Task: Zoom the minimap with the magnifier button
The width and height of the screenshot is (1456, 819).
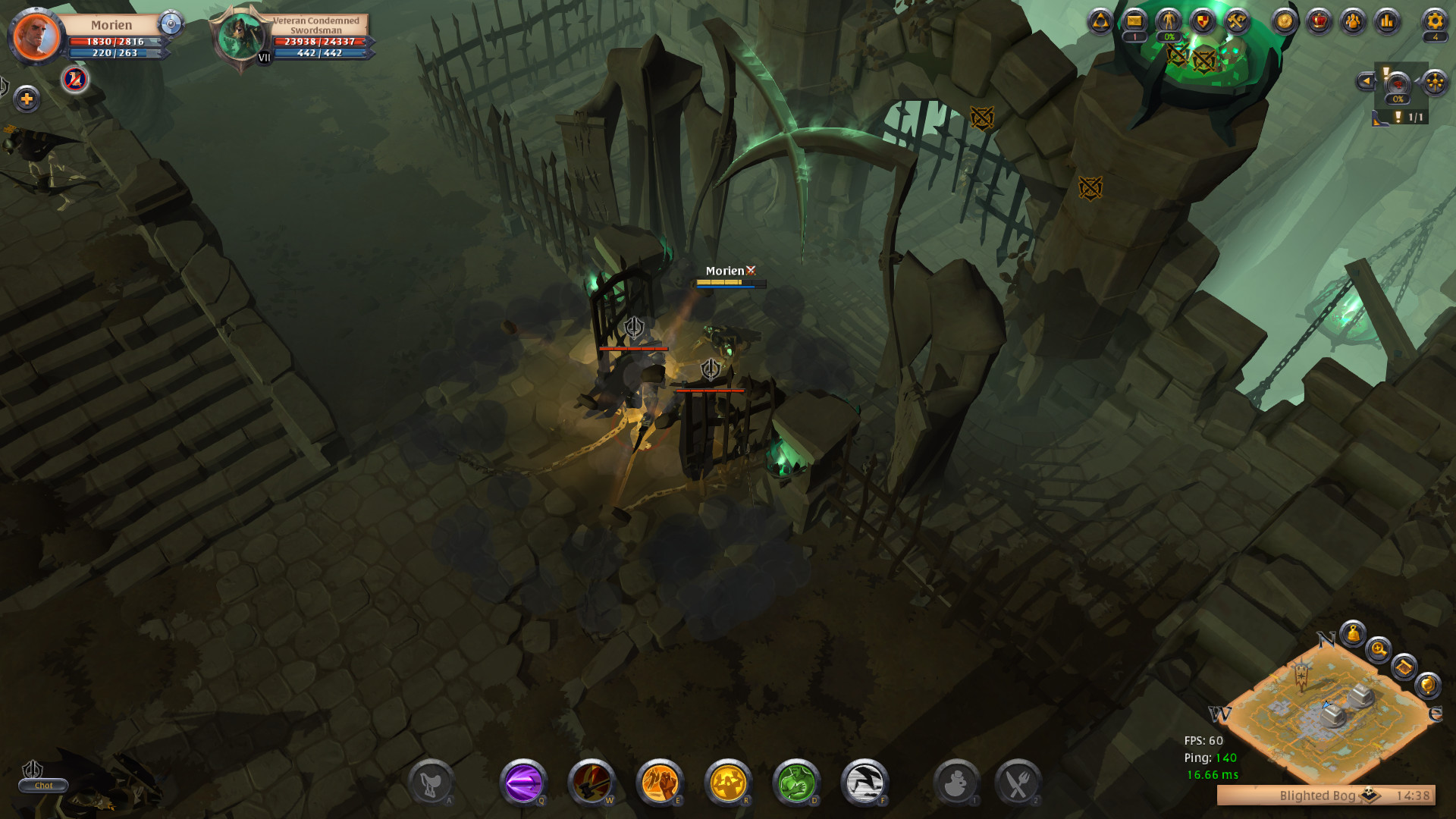Action: pyautogui.click(x=1378, y=649)
